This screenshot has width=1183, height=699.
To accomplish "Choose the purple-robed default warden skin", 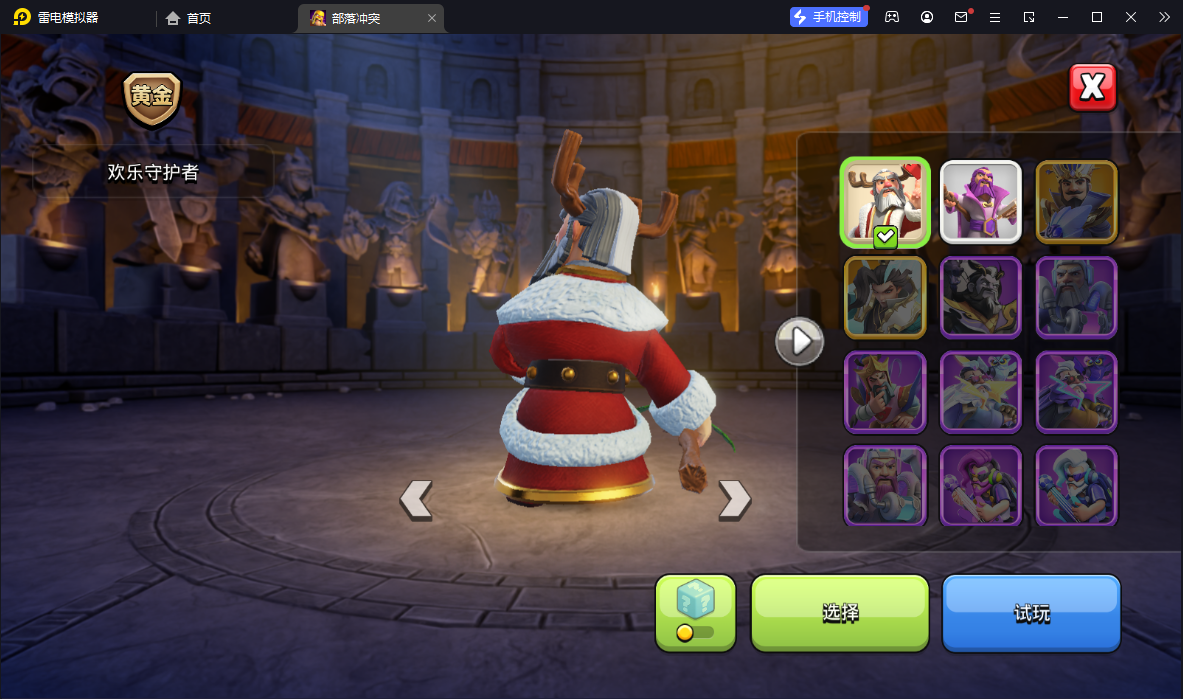I will point(980,202).
